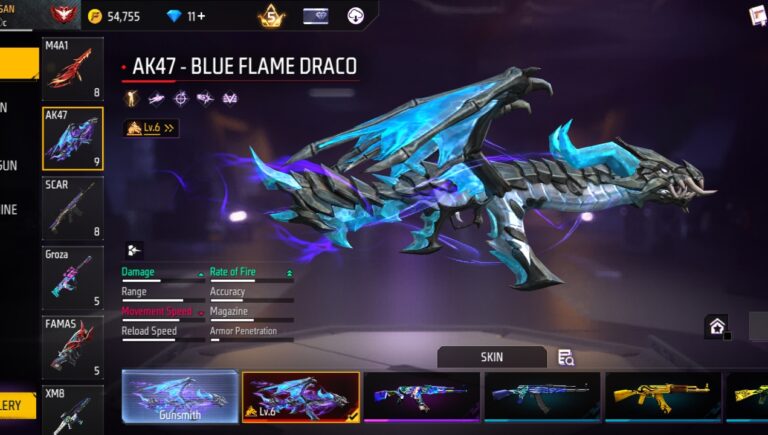Screen dimensions: 768x435
Task: Choose the golden AK47 skin thumbnail
Action: pos(663,396)
